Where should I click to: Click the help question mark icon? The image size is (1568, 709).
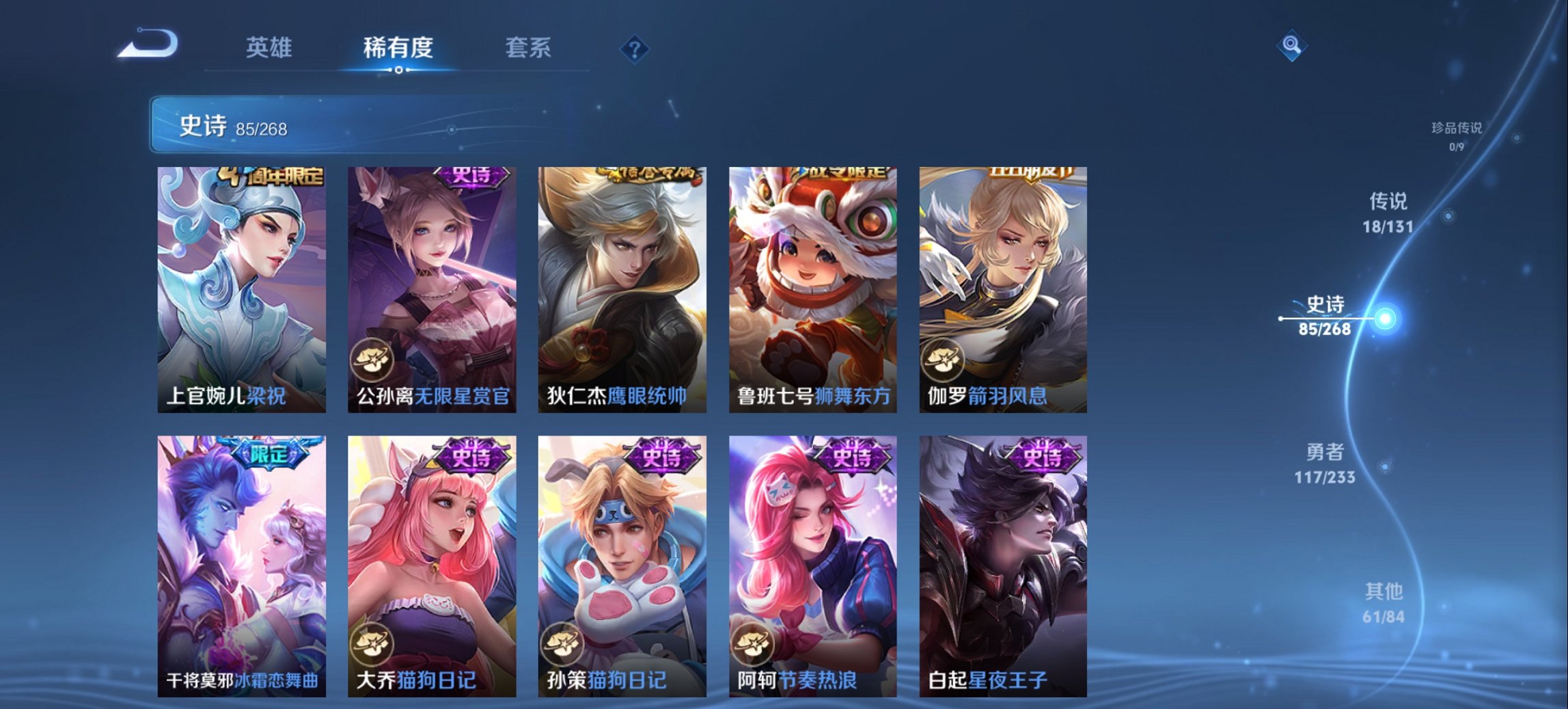[x=634, y=48]
